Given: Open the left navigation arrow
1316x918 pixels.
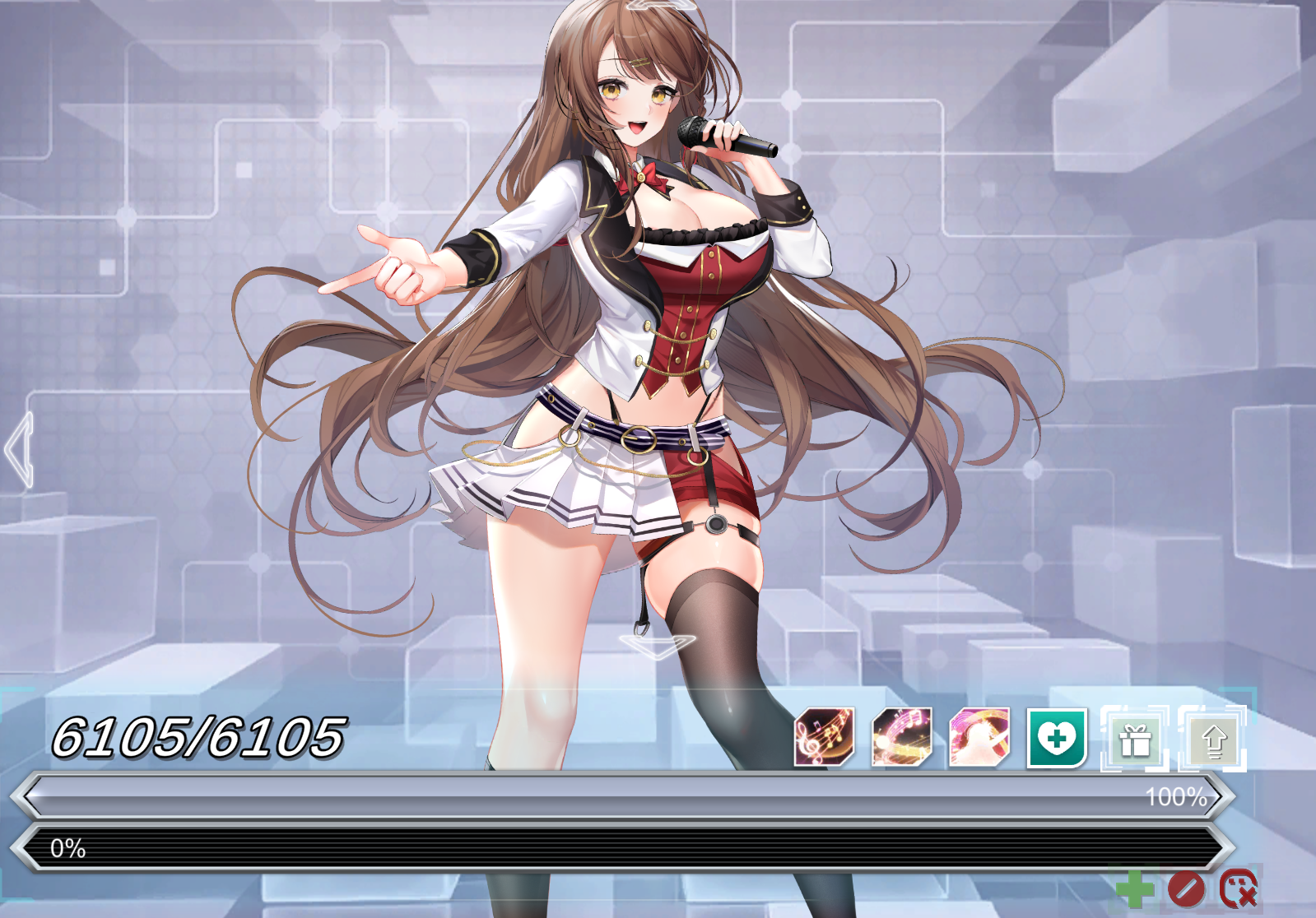Looking at the screenshot, I should click(x=16, y=448).
